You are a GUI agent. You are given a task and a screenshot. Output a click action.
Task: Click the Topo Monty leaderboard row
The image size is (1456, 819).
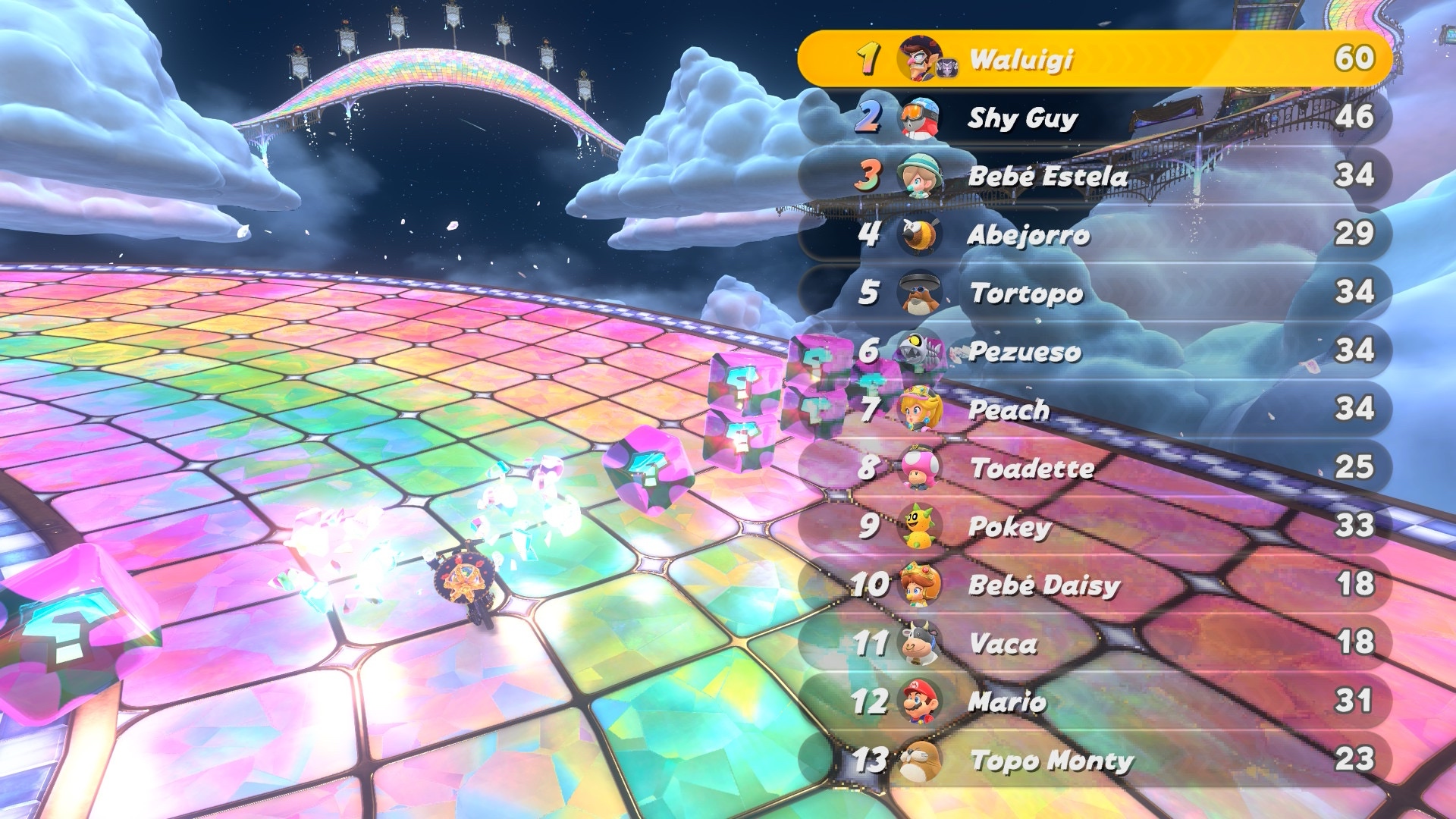[x=1095, y=760]
